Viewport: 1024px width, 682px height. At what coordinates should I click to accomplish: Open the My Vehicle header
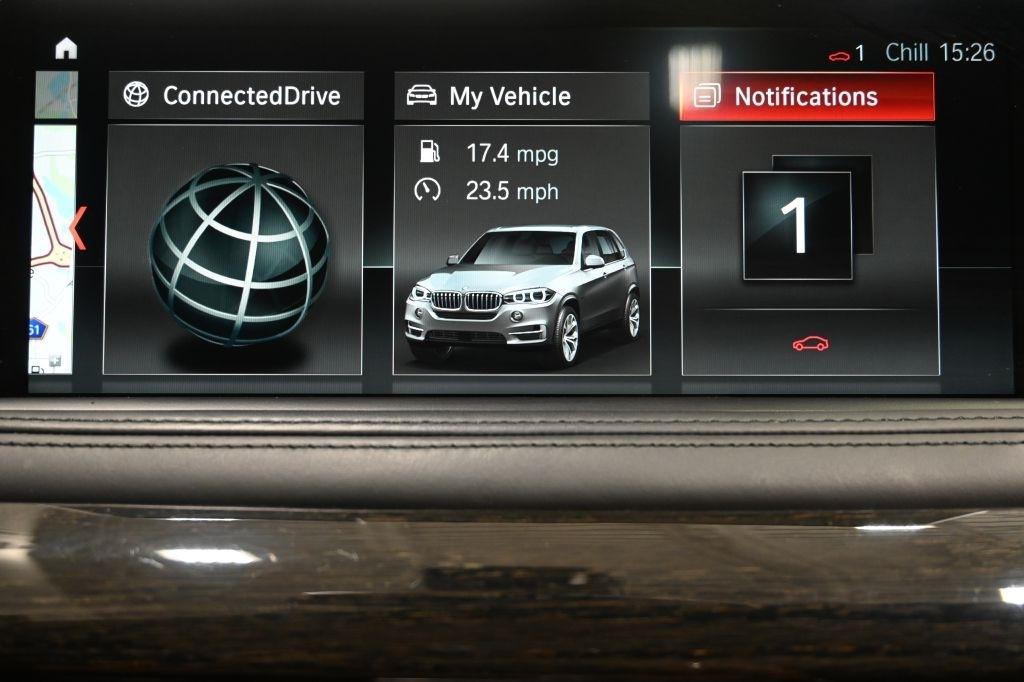[521, 96]
